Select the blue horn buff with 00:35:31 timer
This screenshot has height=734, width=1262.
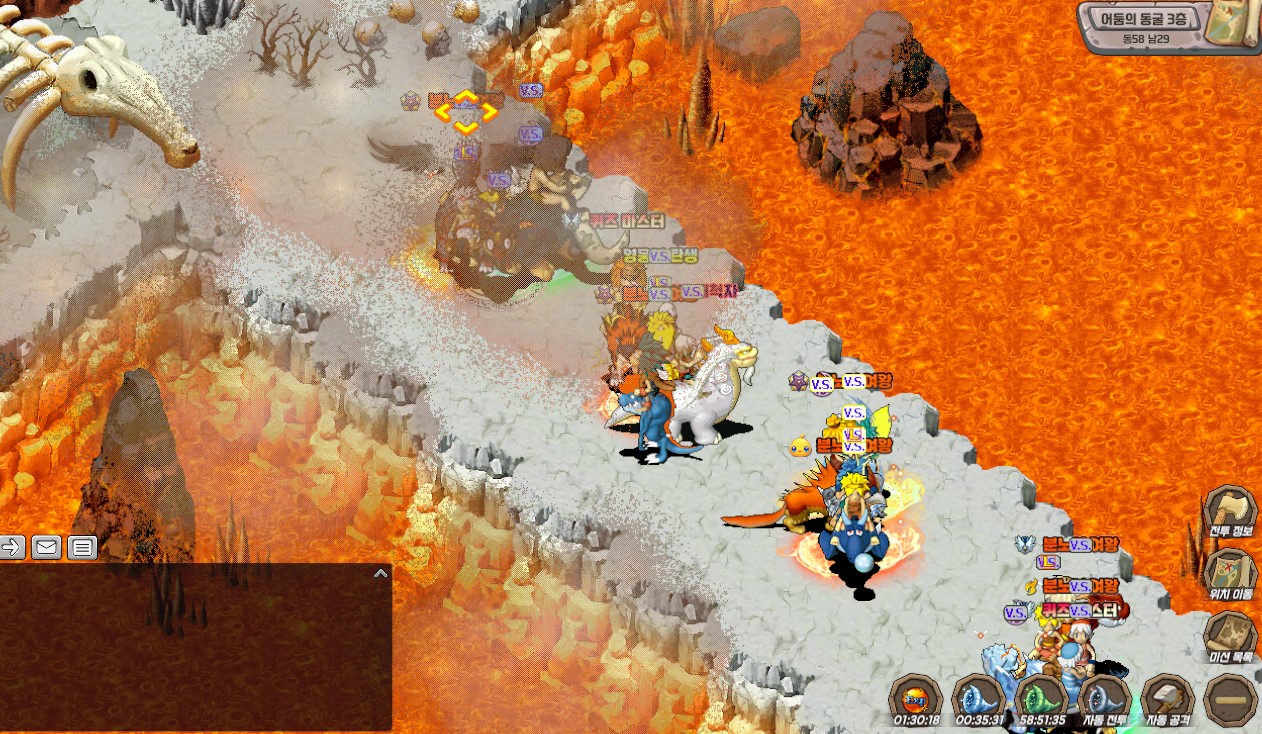[x=978, y=697]
